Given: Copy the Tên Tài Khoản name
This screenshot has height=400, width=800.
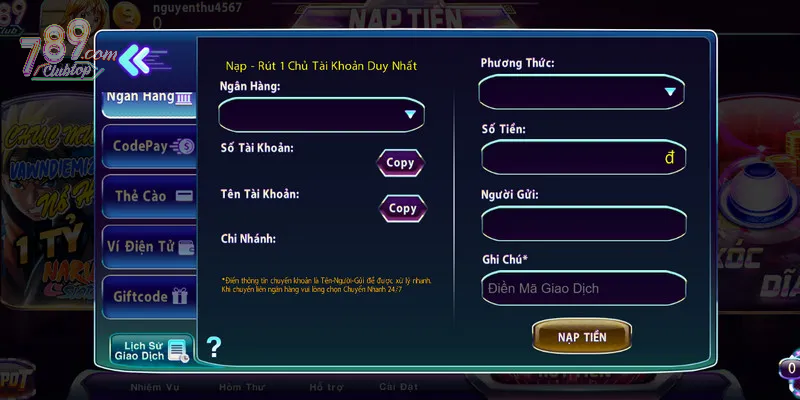Looking at the screenshot, I should pos(402,208).
